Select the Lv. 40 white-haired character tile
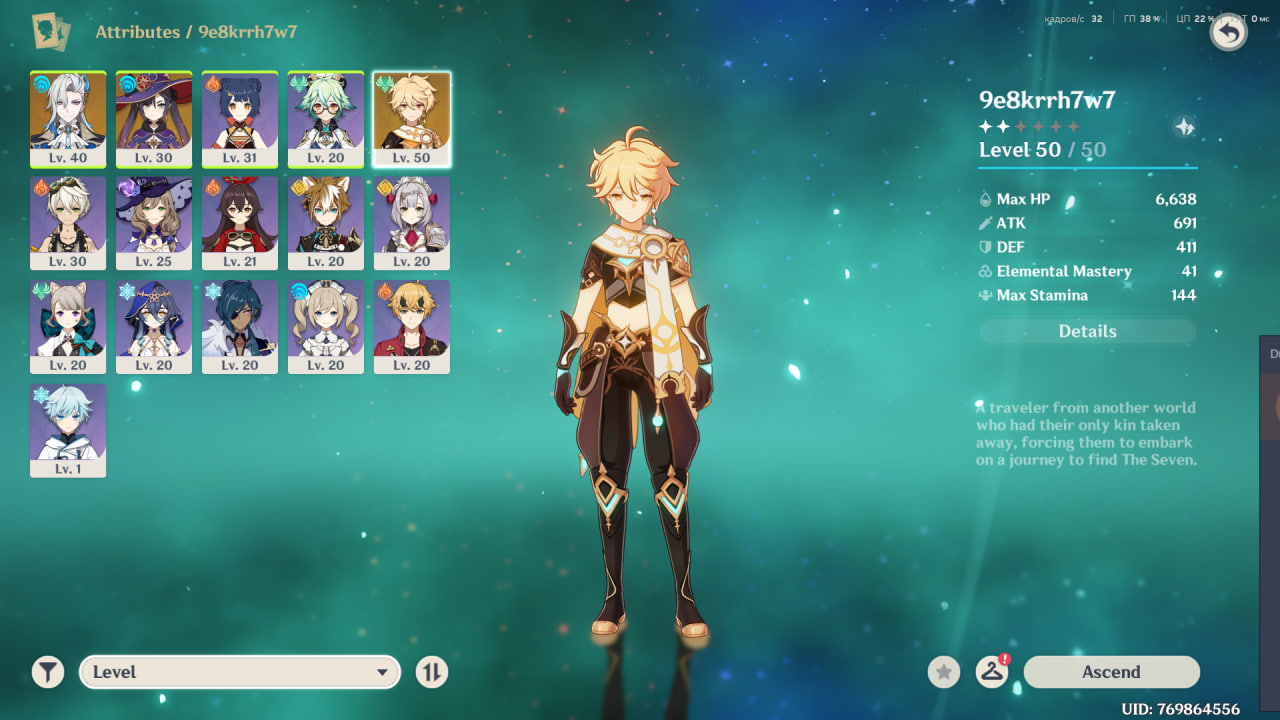 [x=68, y=119]
